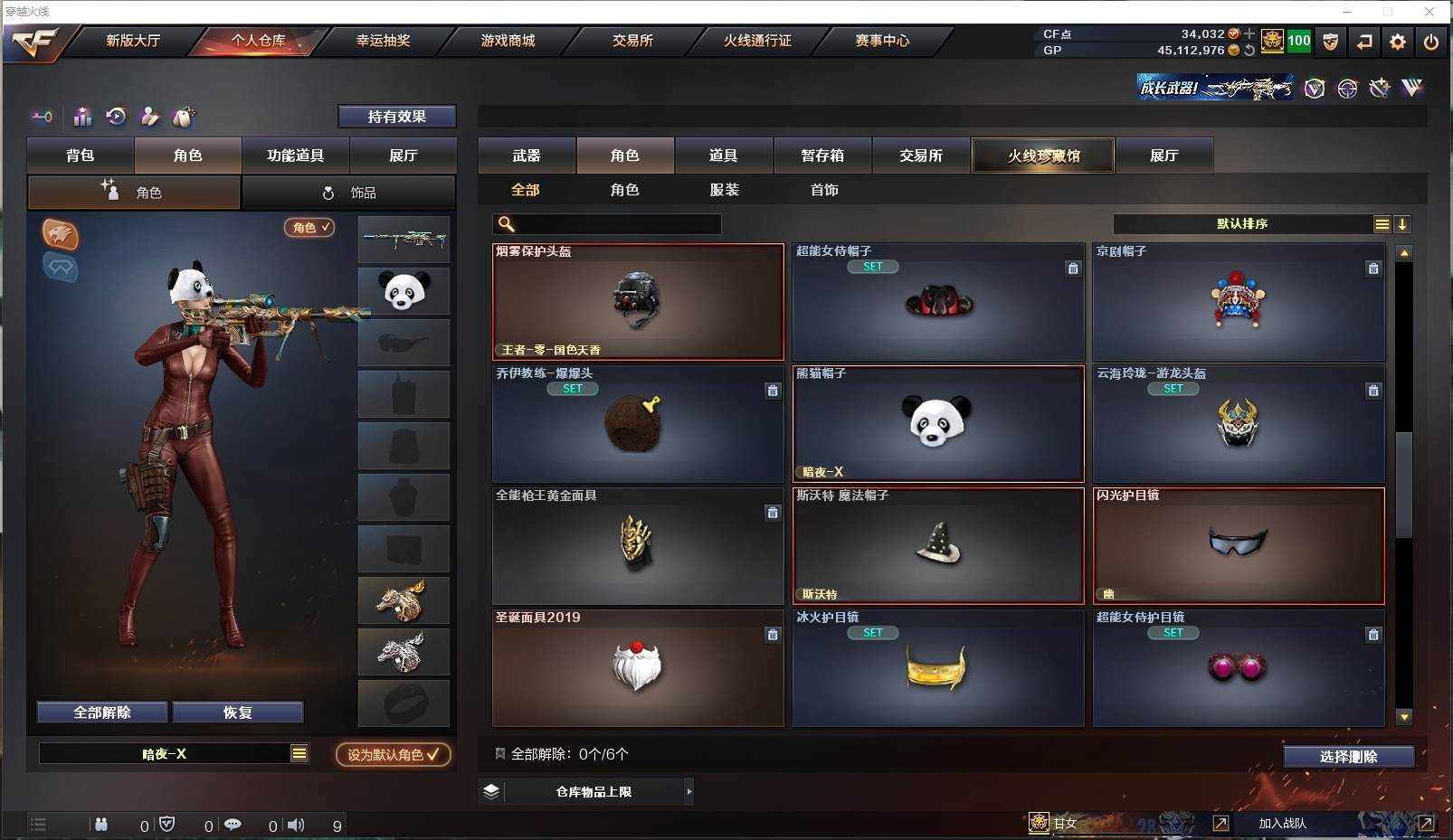Set 暗夜-X as default character
Screen dimensions: 1453x840
tap(394, 754)
